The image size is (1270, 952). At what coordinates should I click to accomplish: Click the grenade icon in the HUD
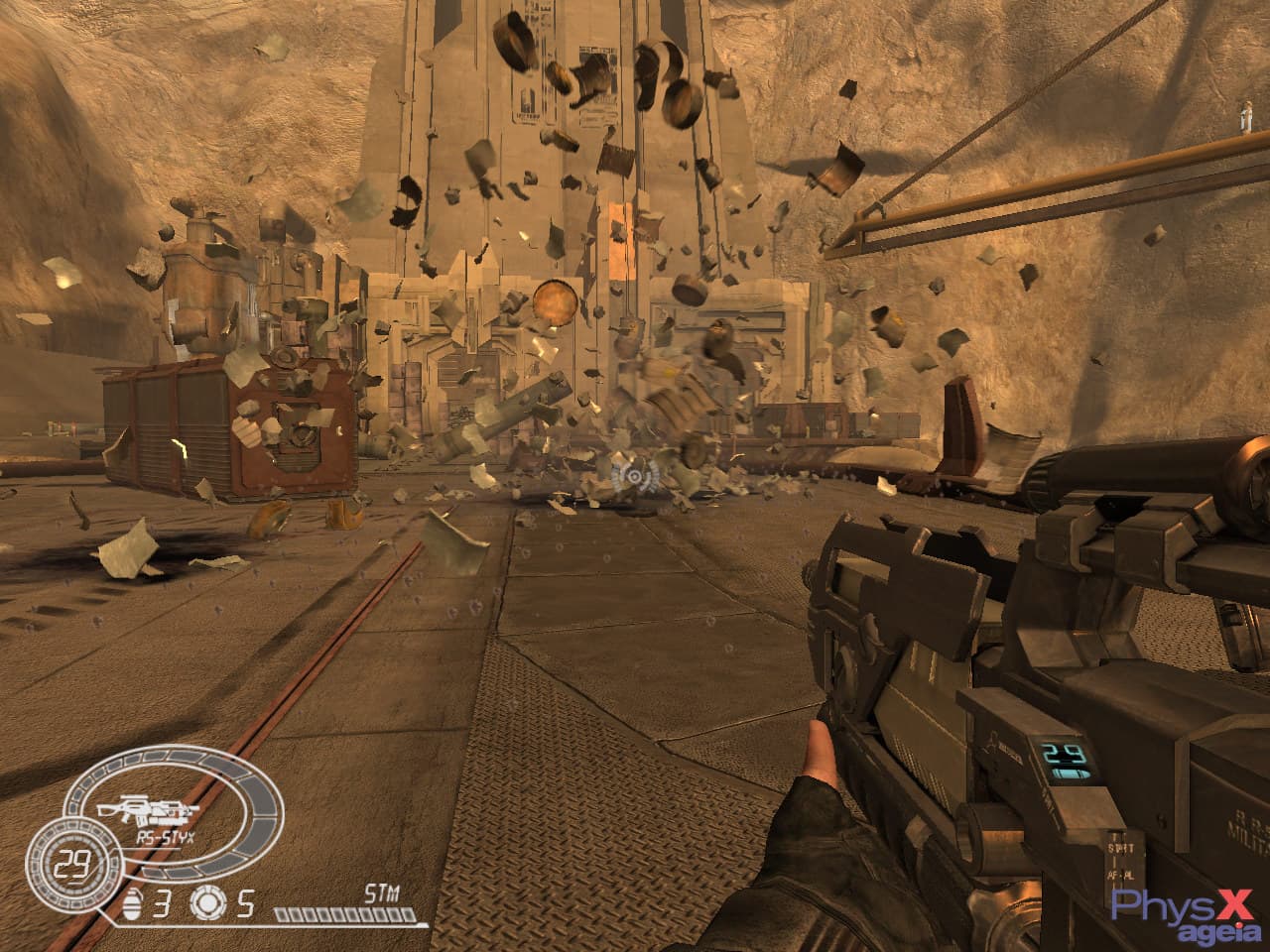click(x=131, y=902)
